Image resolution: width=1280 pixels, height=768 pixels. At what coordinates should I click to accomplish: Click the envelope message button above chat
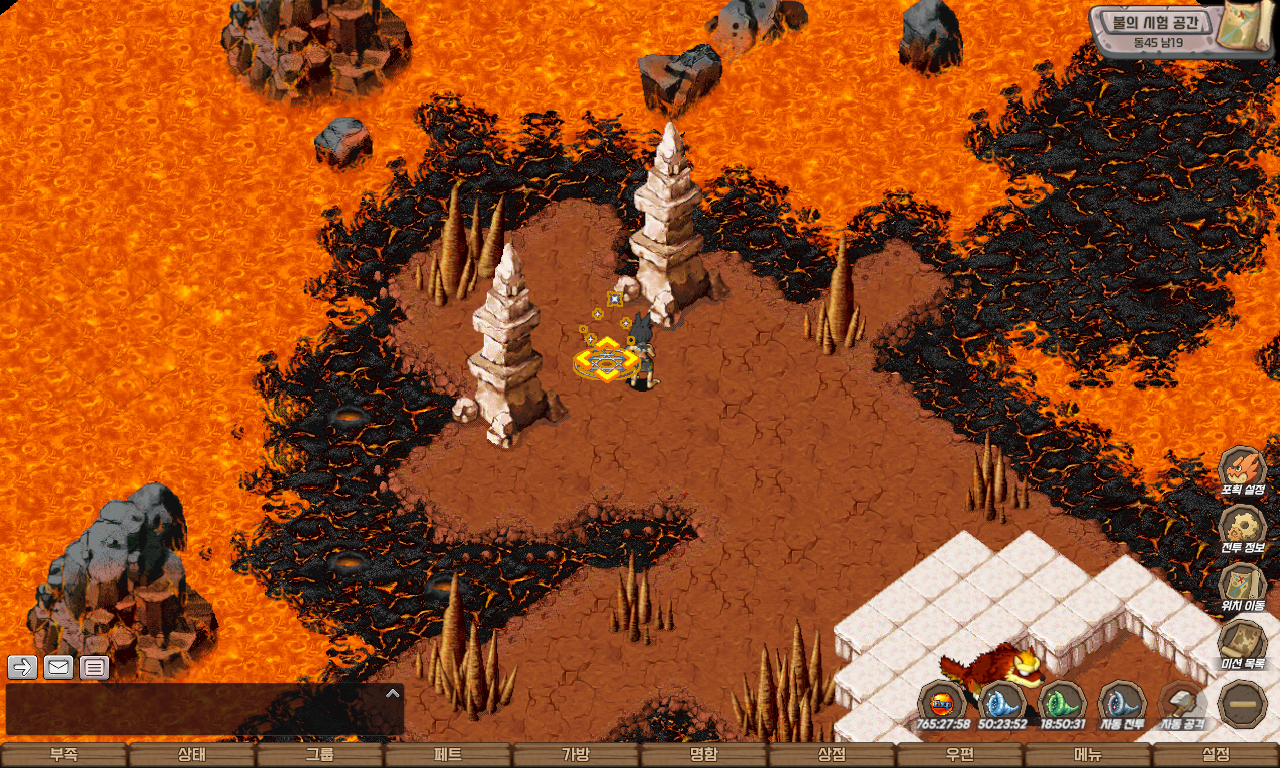pyautogui.click(x=58, y=667)
